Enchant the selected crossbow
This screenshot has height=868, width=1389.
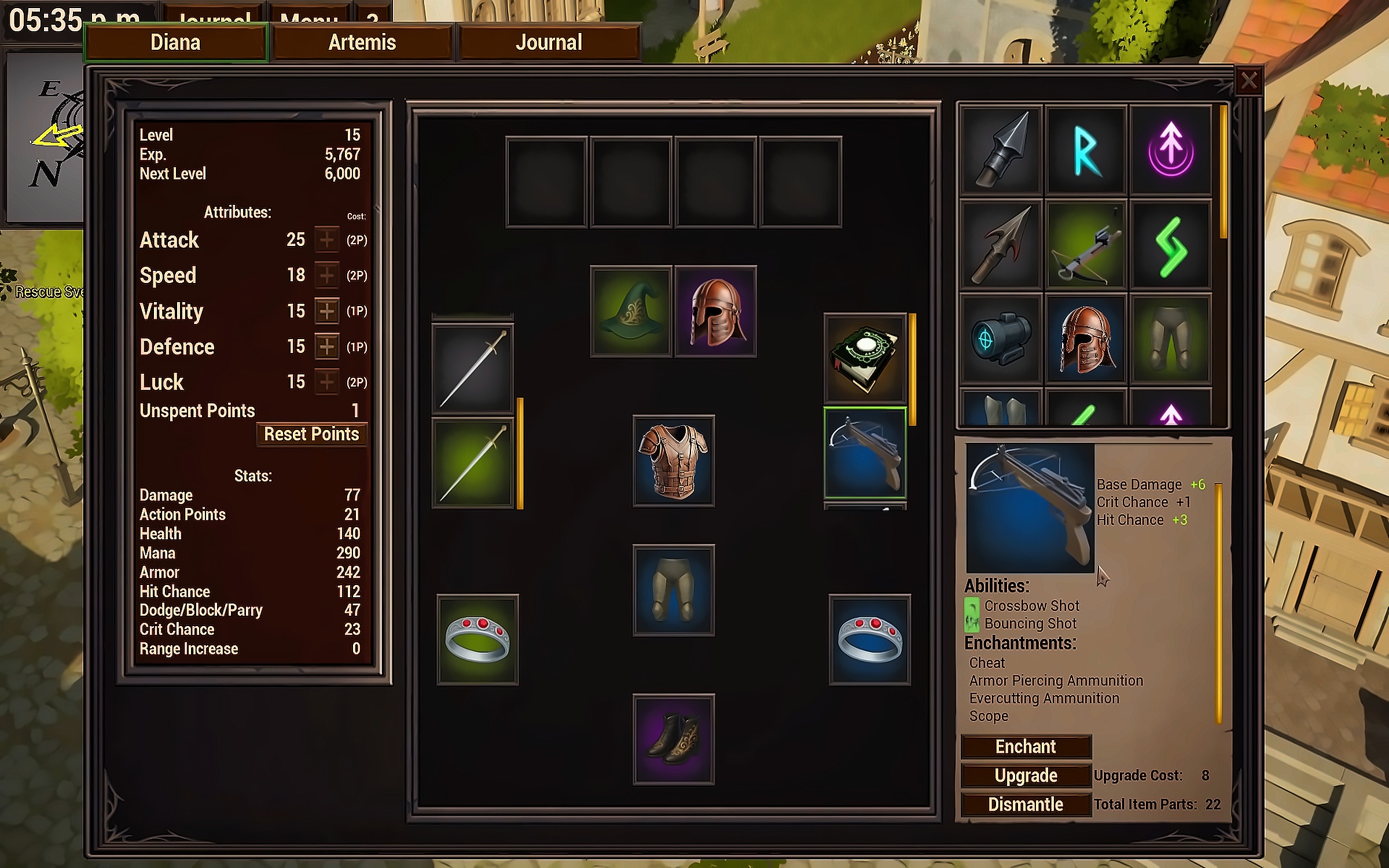click(x=1026, y=746)
